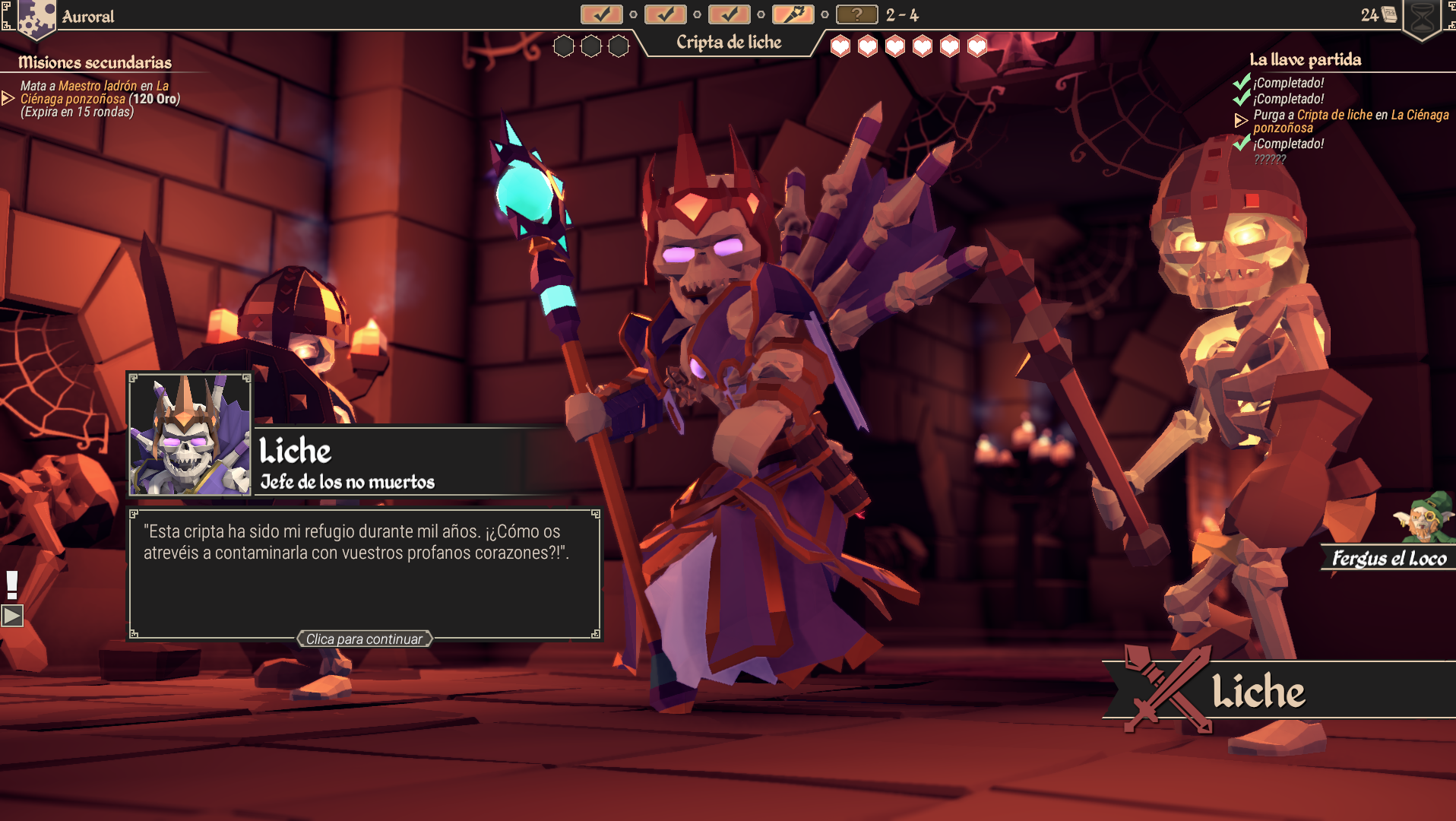Open the "La llave partida" quest header
This screenshot has width=1456, height=821.
(1305, 59)
